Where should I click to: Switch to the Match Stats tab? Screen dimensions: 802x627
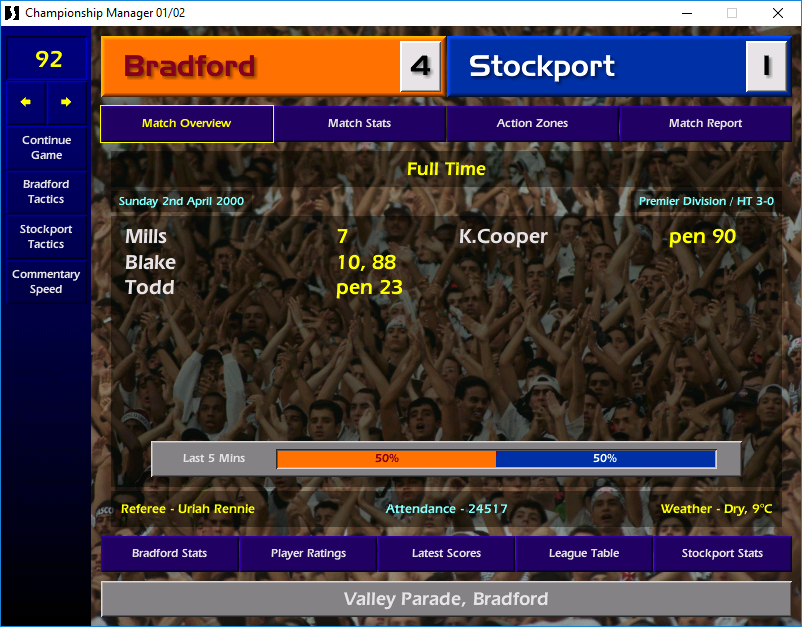click(x=359, y=124)
